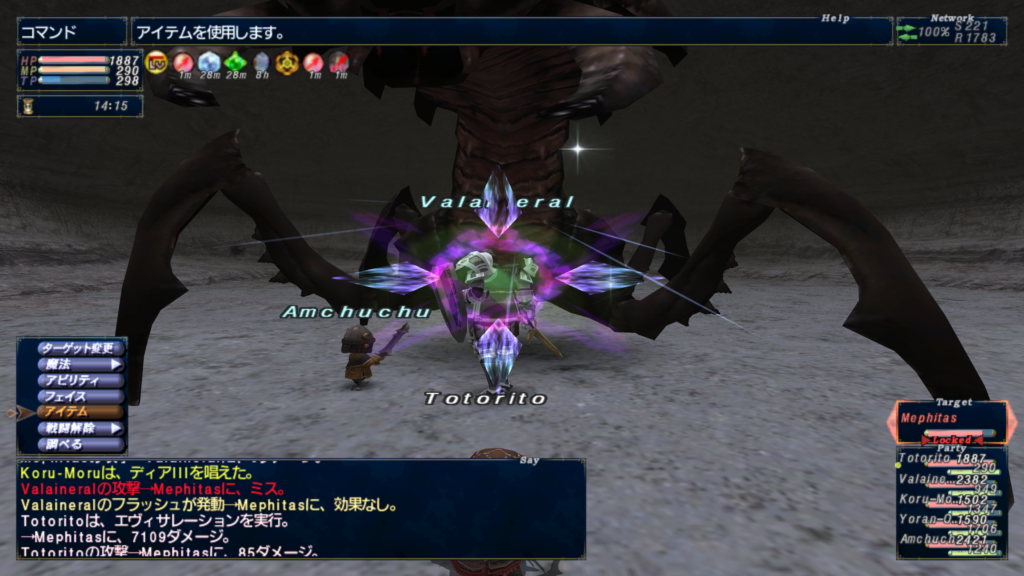Viewport: 1024px width, 576px height.
Task: Click the 8h crystal status icon
Action: tap(261, 62)
